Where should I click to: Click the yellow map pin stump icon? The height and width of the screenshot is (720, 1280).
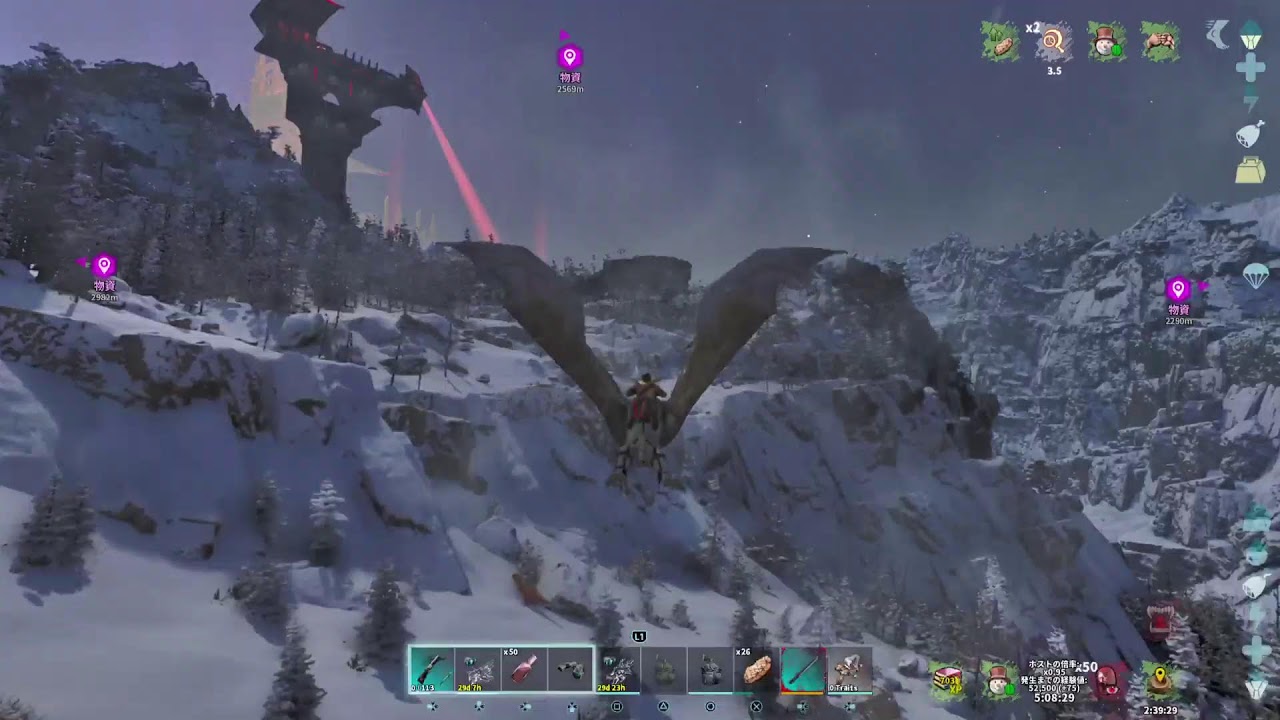(x=1160, y=680)
